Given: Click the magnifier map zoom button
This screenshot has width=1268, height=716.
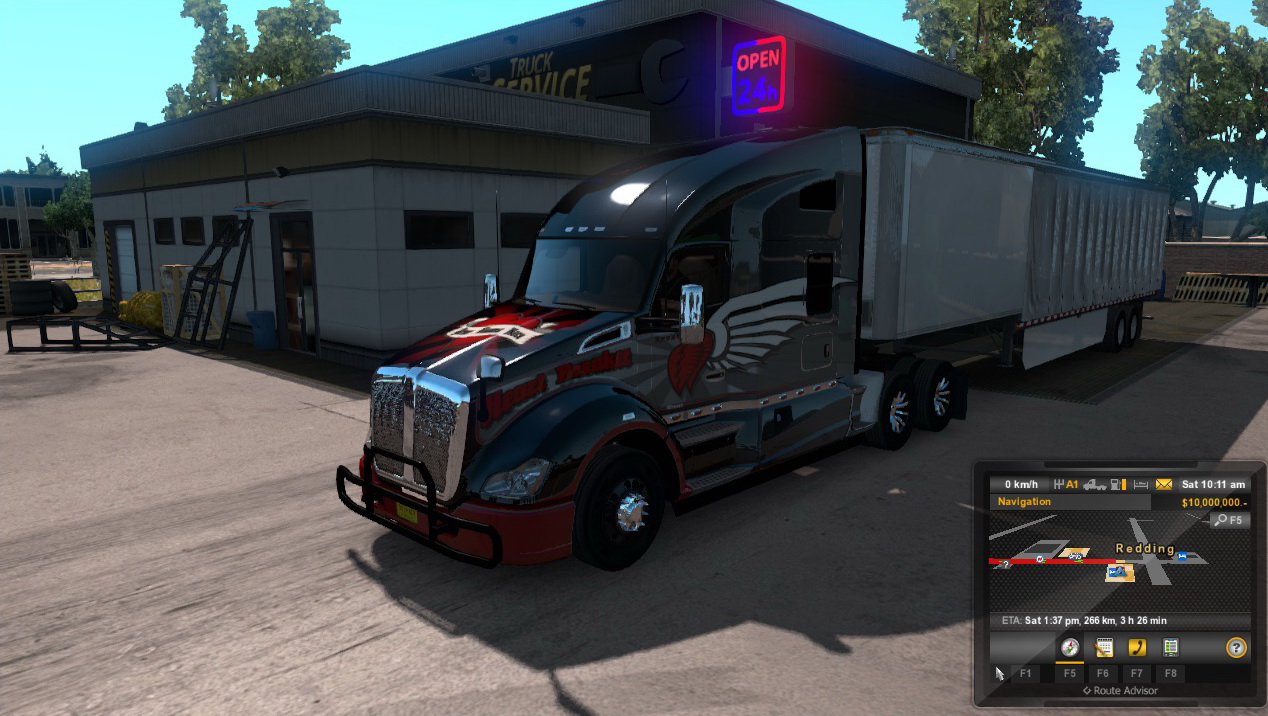Looking at the screenshot, I should point(1229,520).
